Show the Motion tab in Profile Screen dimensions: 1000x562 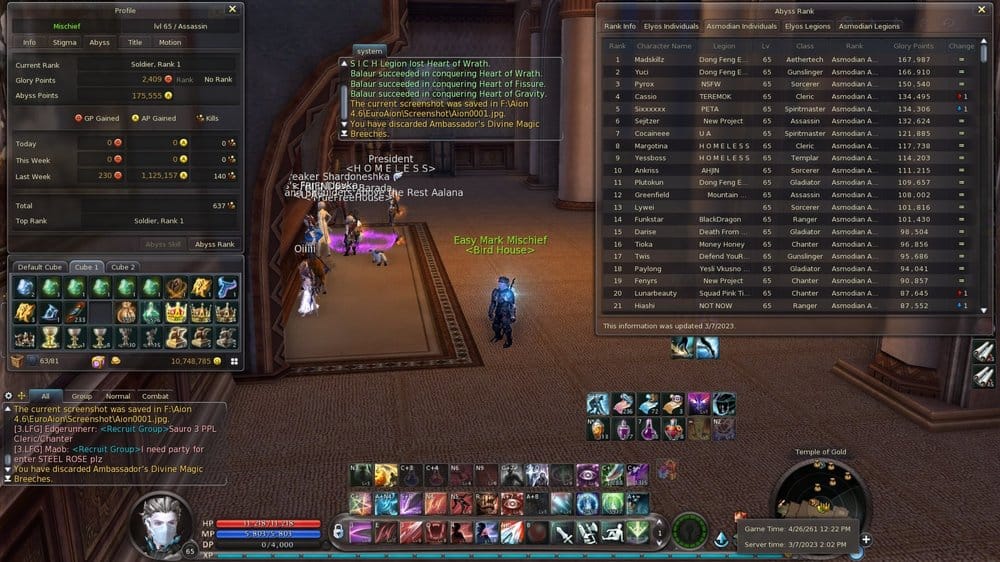tap(169, 42)
